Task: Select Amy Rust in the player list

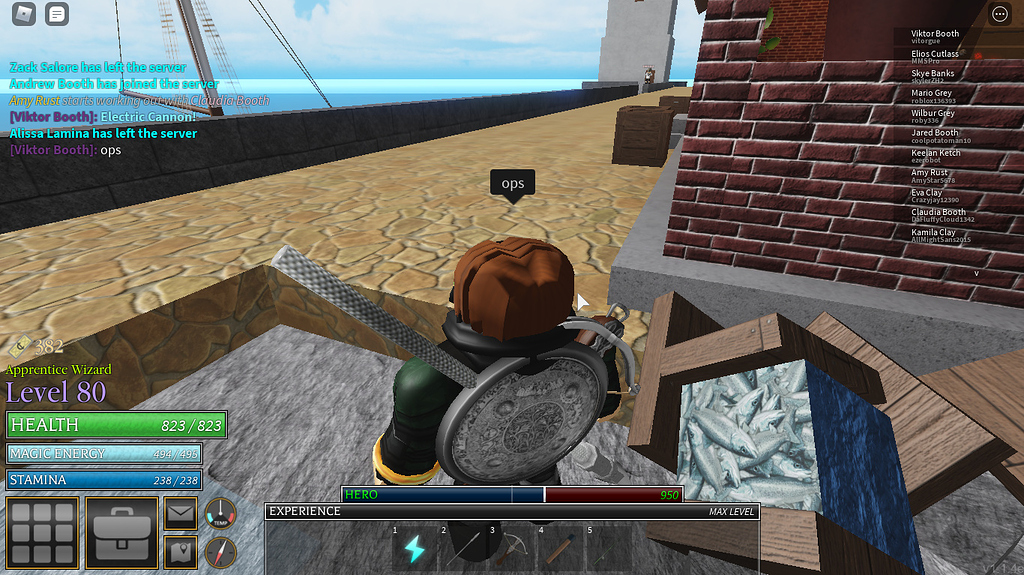Action: [930, 176]
